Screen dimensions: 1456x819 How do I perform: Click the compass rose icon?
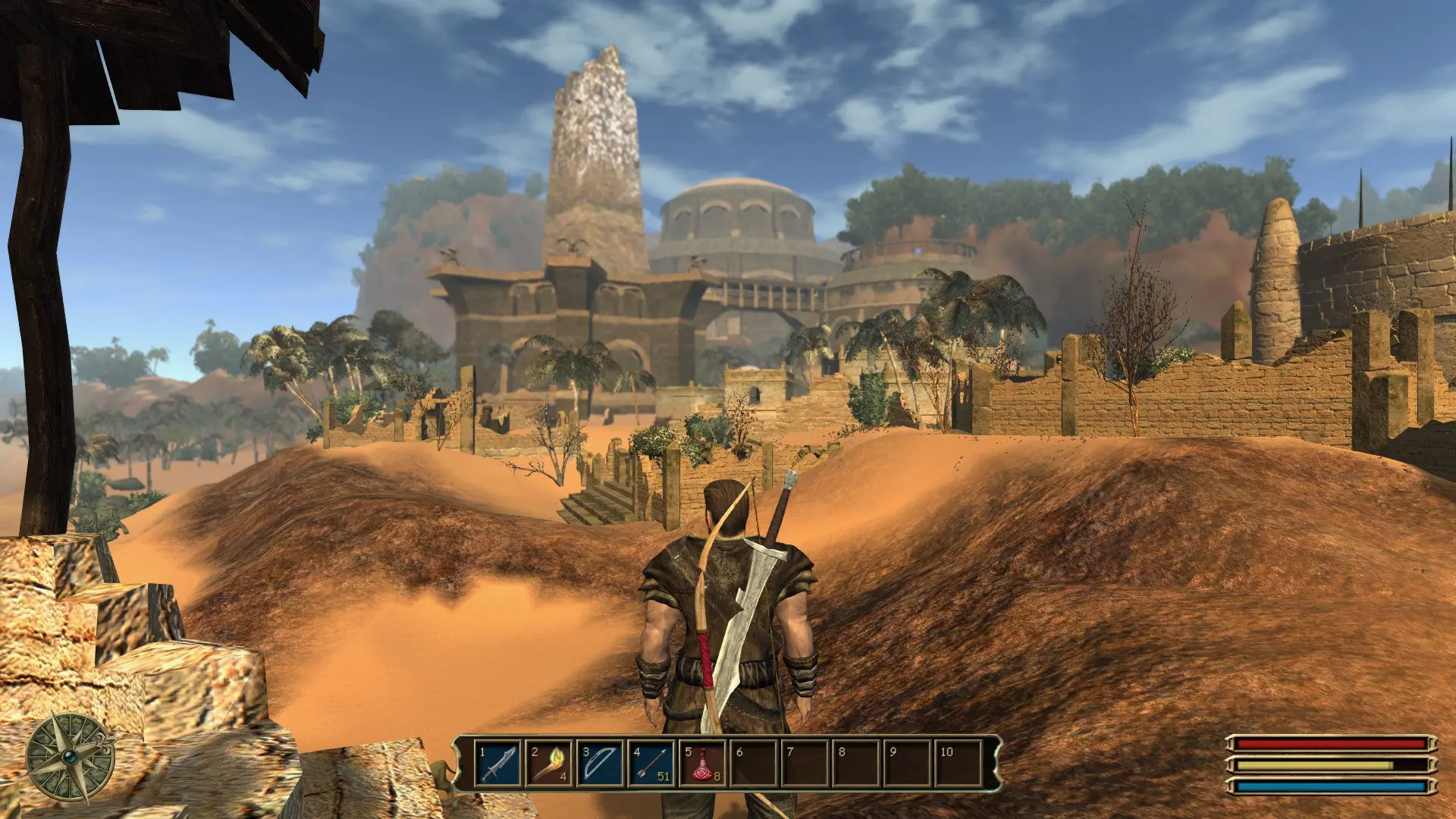point(71,758)
